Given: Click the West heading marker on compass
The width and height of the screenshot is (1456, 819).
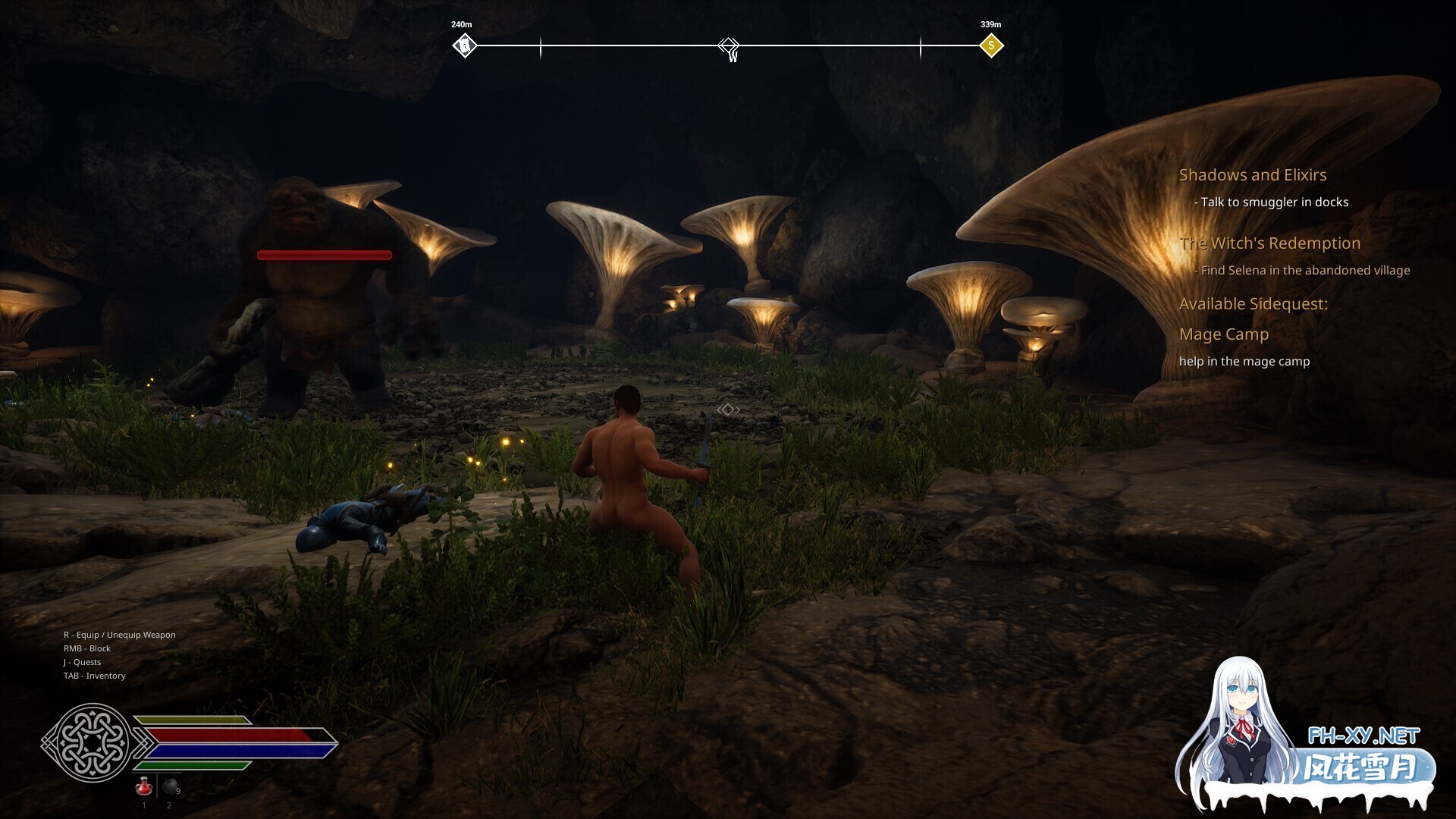Looking at the screenshot, I should click(729, 47).
